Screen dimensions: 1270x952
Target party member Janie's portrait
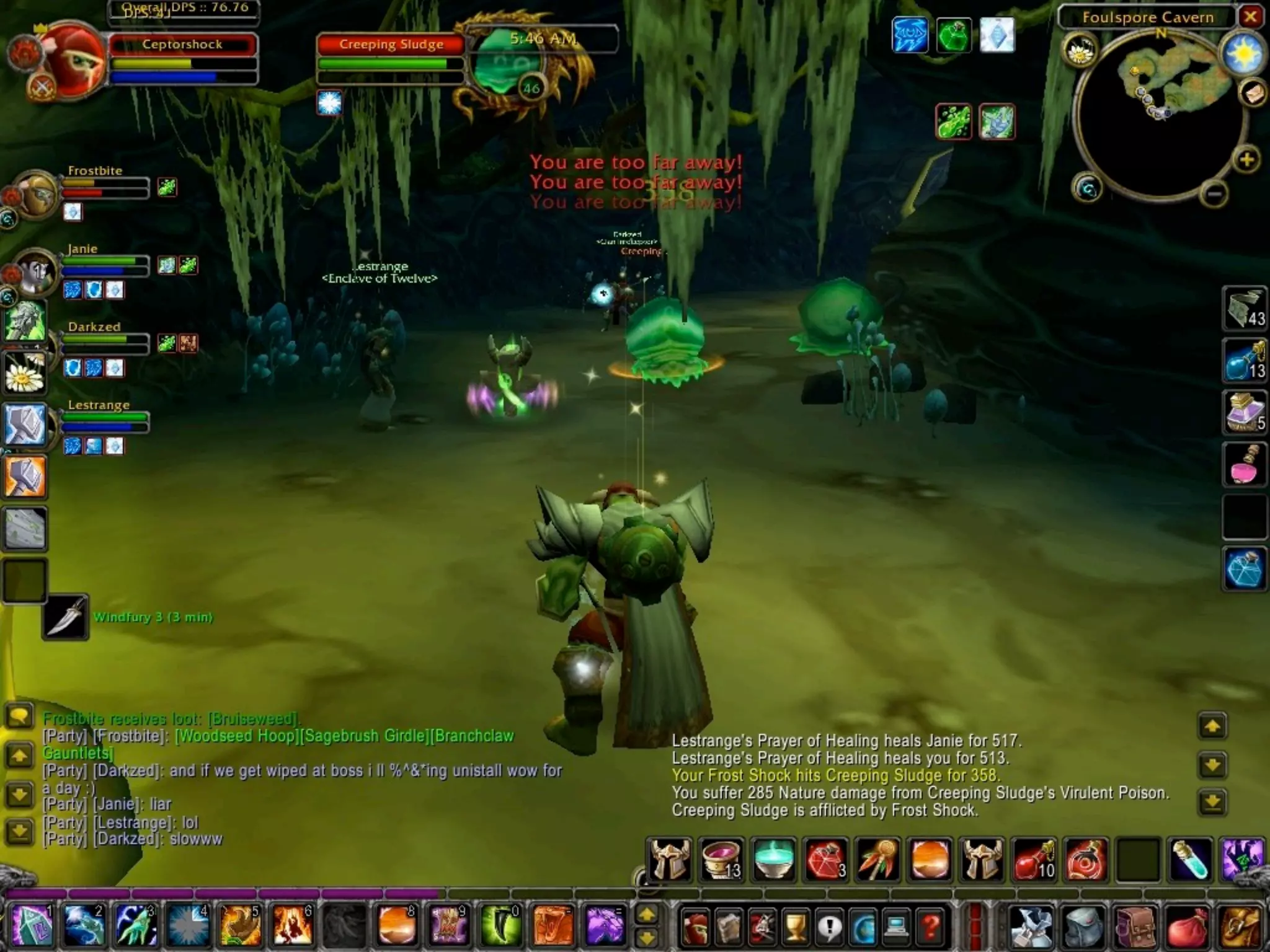(35, 271)
